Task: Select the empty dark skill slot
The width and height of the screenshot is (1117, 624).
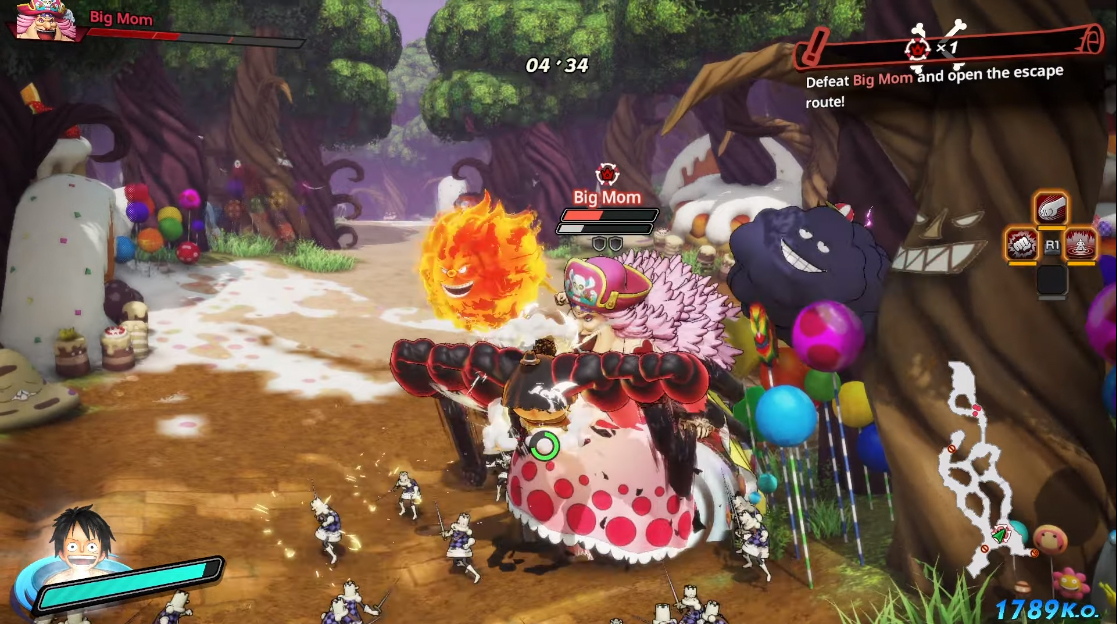Action: [x=1051, y=278]
